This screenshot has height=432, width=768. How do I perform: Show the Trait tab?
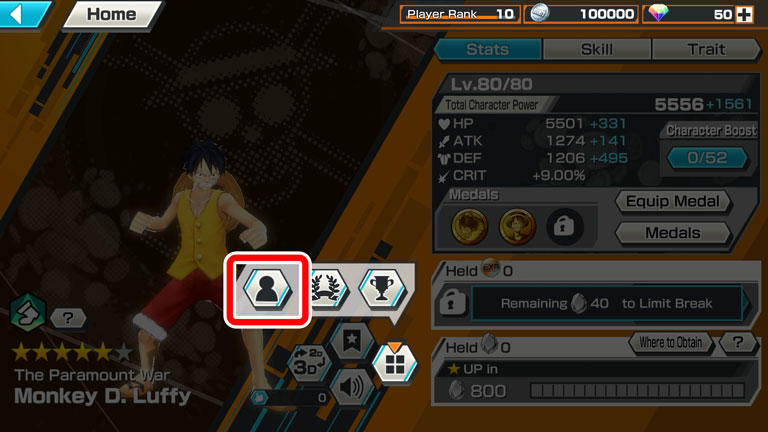(x=706, y=49)
